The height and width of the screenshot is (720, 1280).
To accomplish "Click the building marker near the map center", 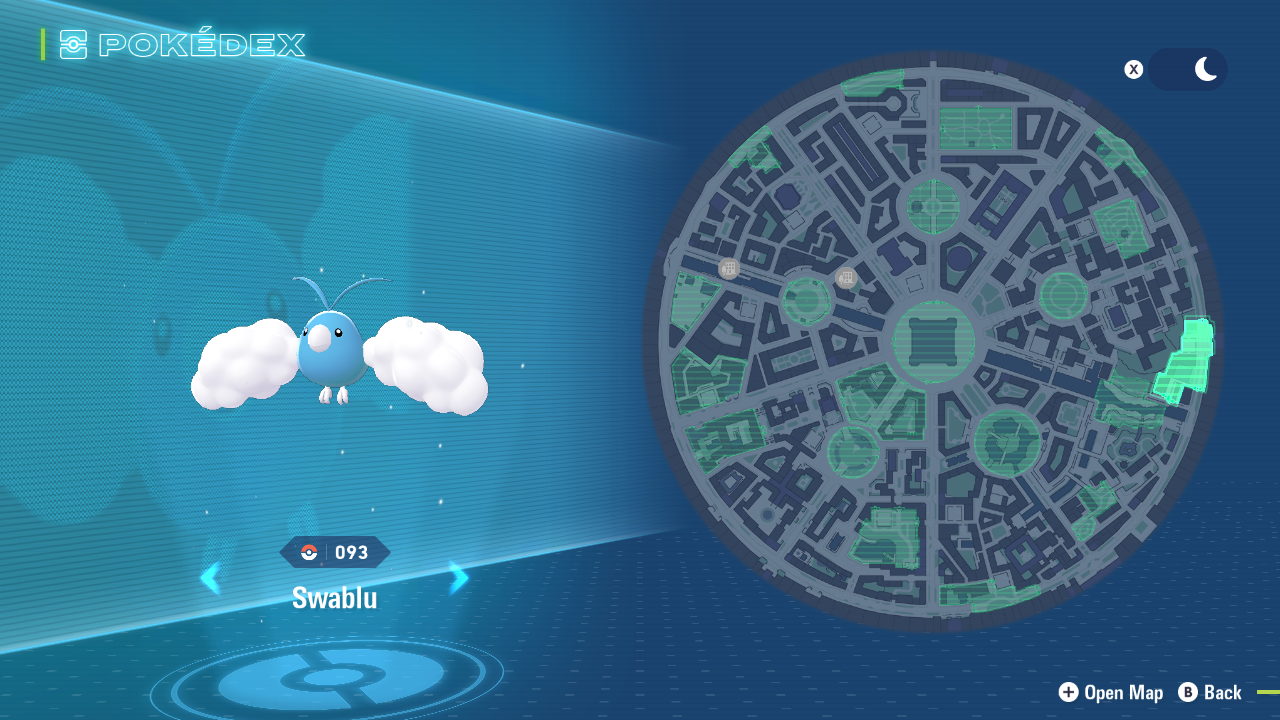I will pyautogui.click(x=845, y=277).
